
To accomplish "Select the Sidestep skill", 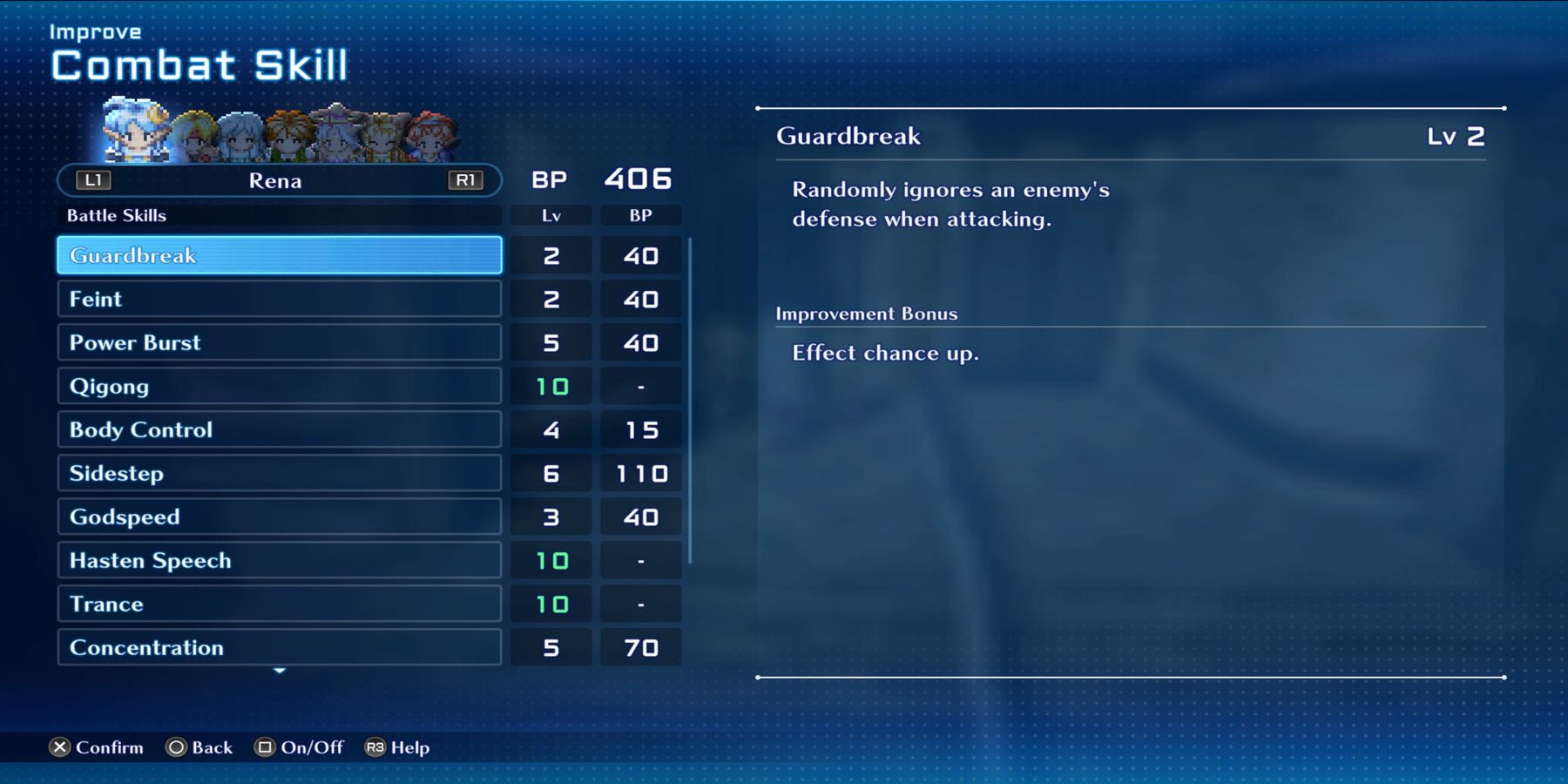I will (x=279, y=473).
